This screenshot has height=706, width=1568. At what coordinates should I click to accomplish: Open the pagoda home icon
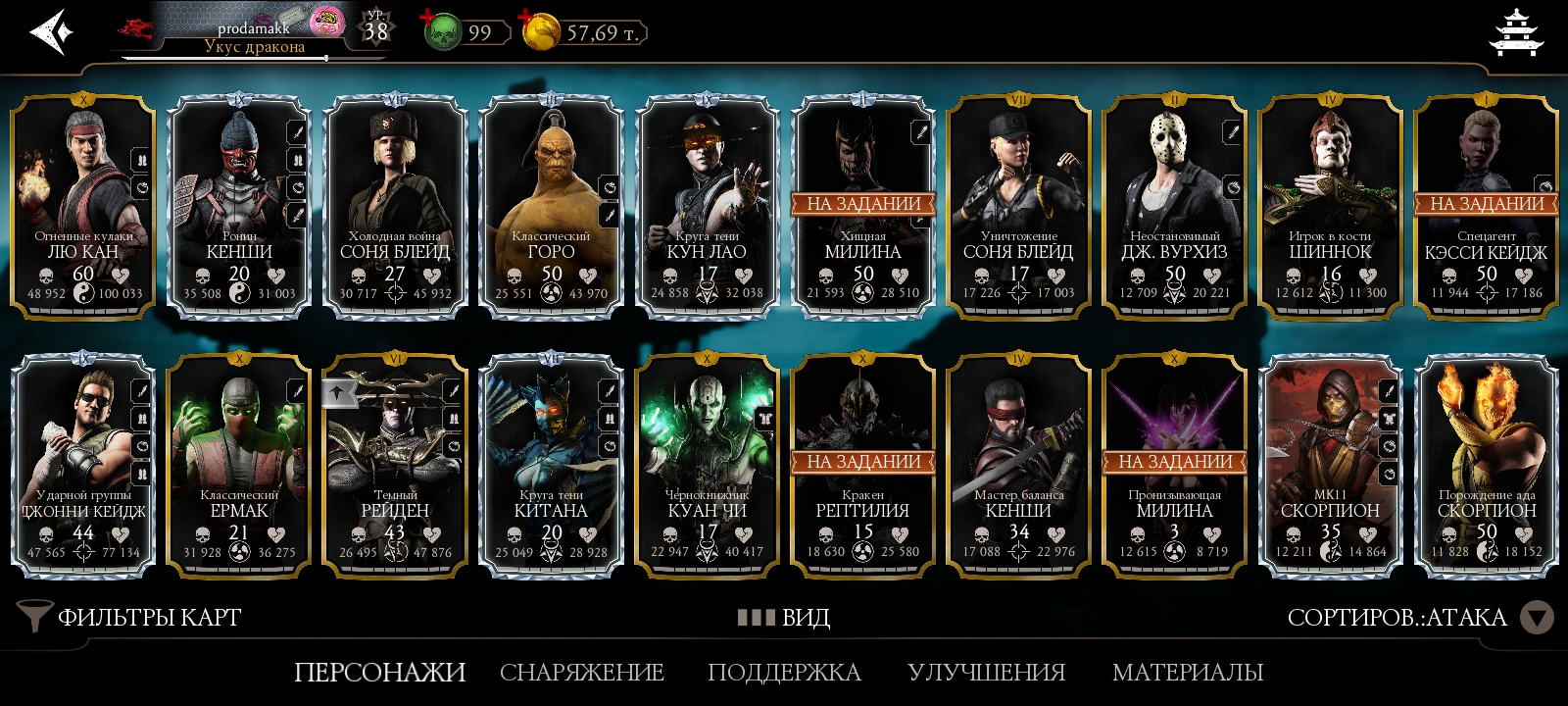coord(1515,32)
